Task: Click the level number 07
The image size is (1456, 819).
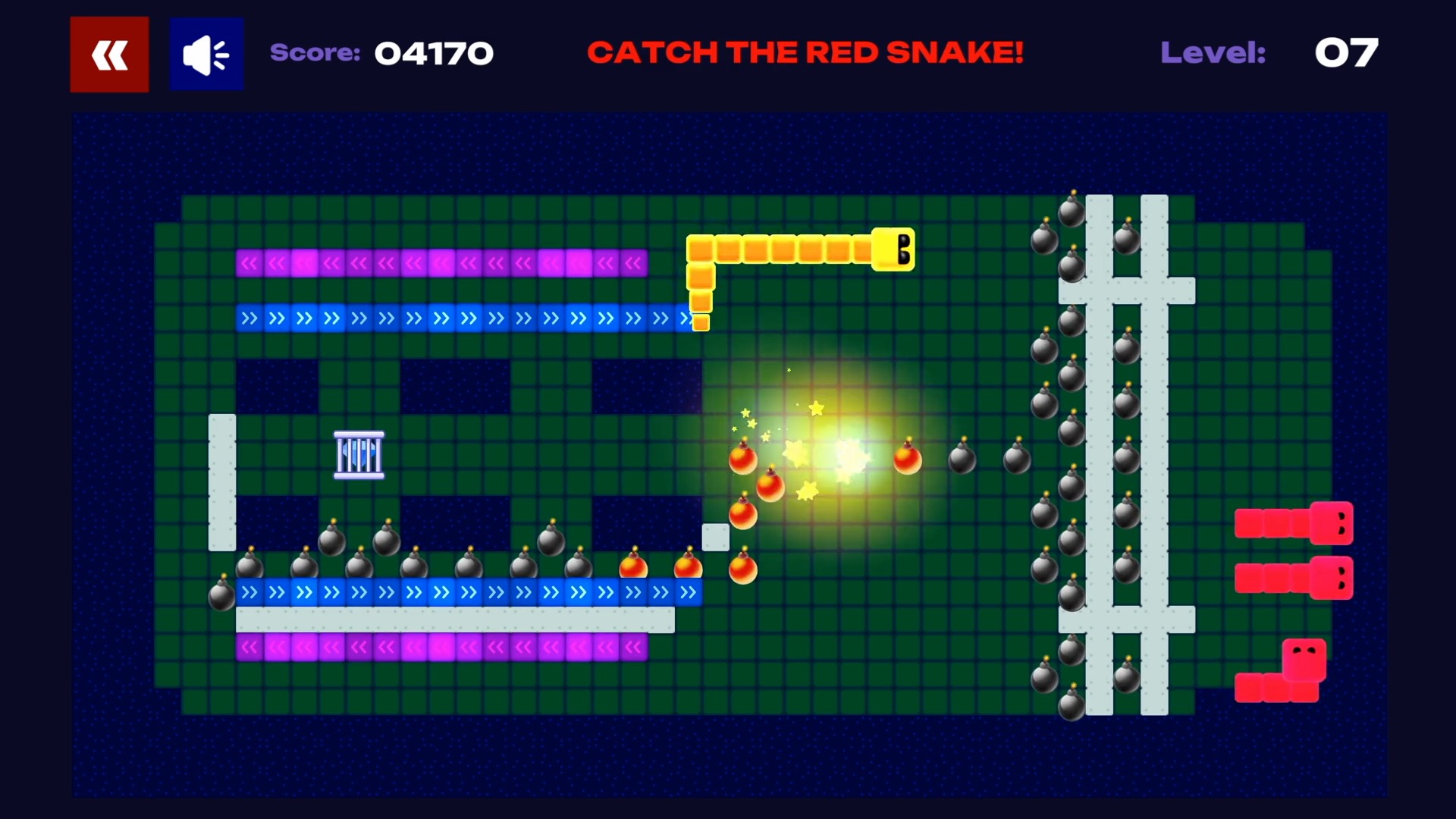Action: 1347,53
